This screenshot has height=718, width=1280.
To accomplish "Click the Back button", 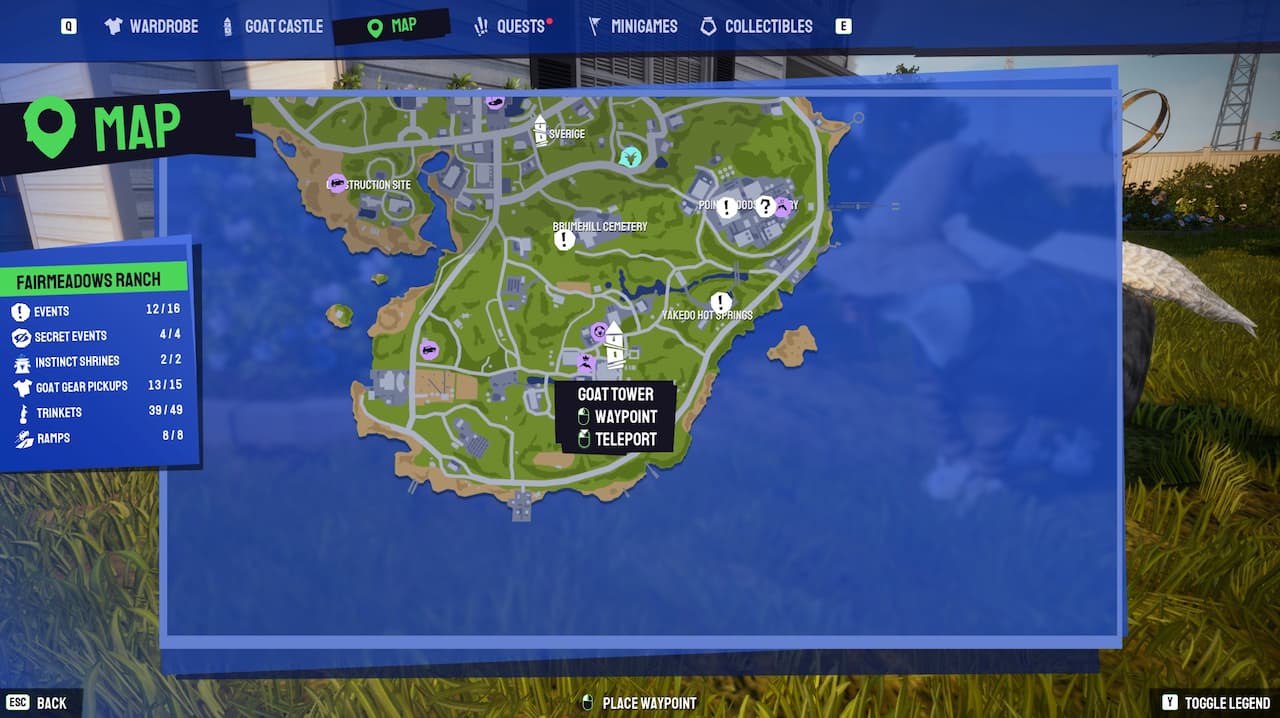I will pos(37,703).
